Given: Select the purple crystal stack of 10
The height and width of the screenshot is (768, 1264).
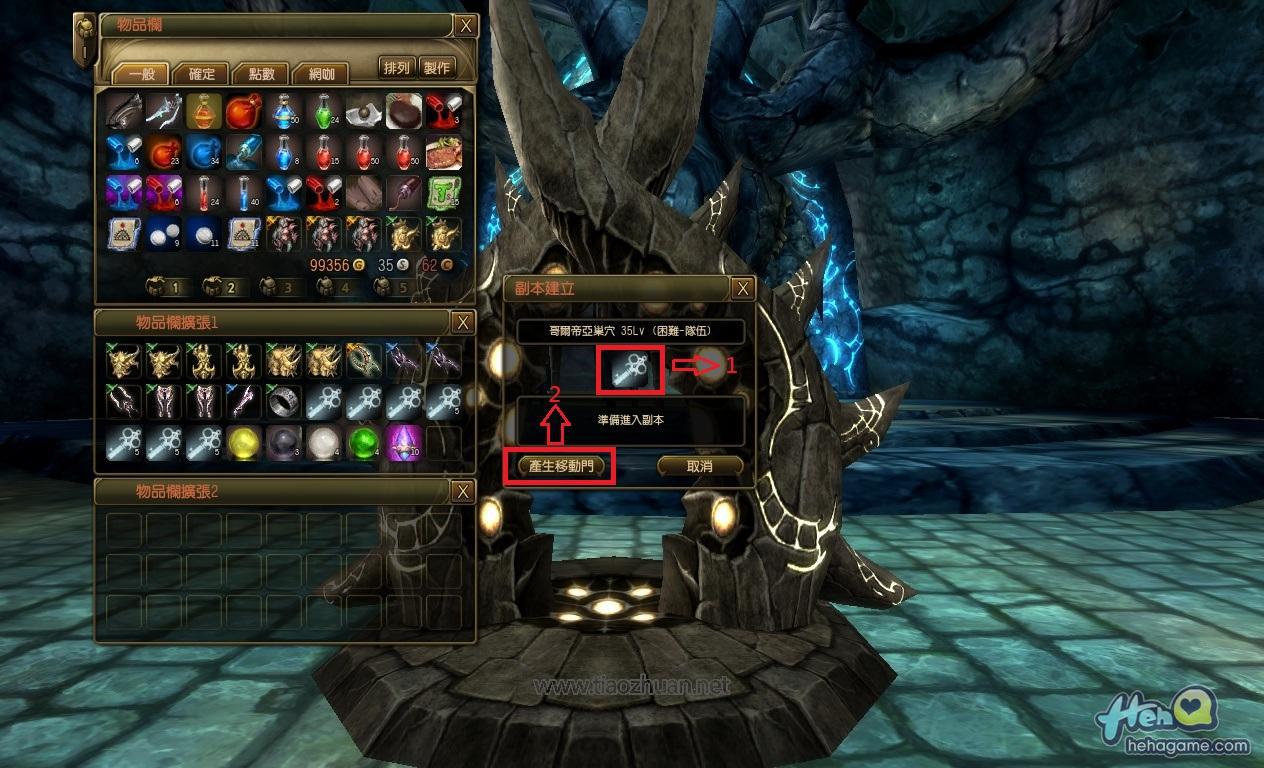Looking at the screenshot, I should point(404,441).
